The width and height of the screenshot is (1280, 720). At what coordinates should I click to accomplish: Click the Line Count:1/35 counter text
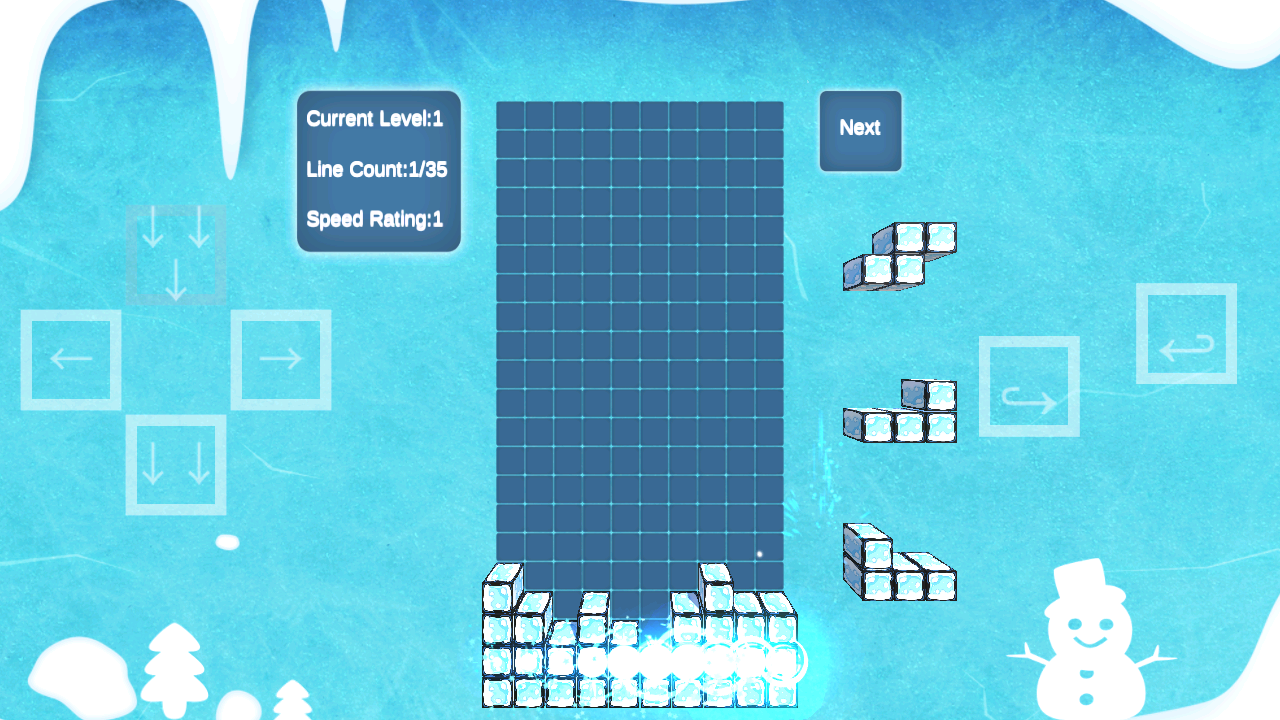click(x=378, y=169)
